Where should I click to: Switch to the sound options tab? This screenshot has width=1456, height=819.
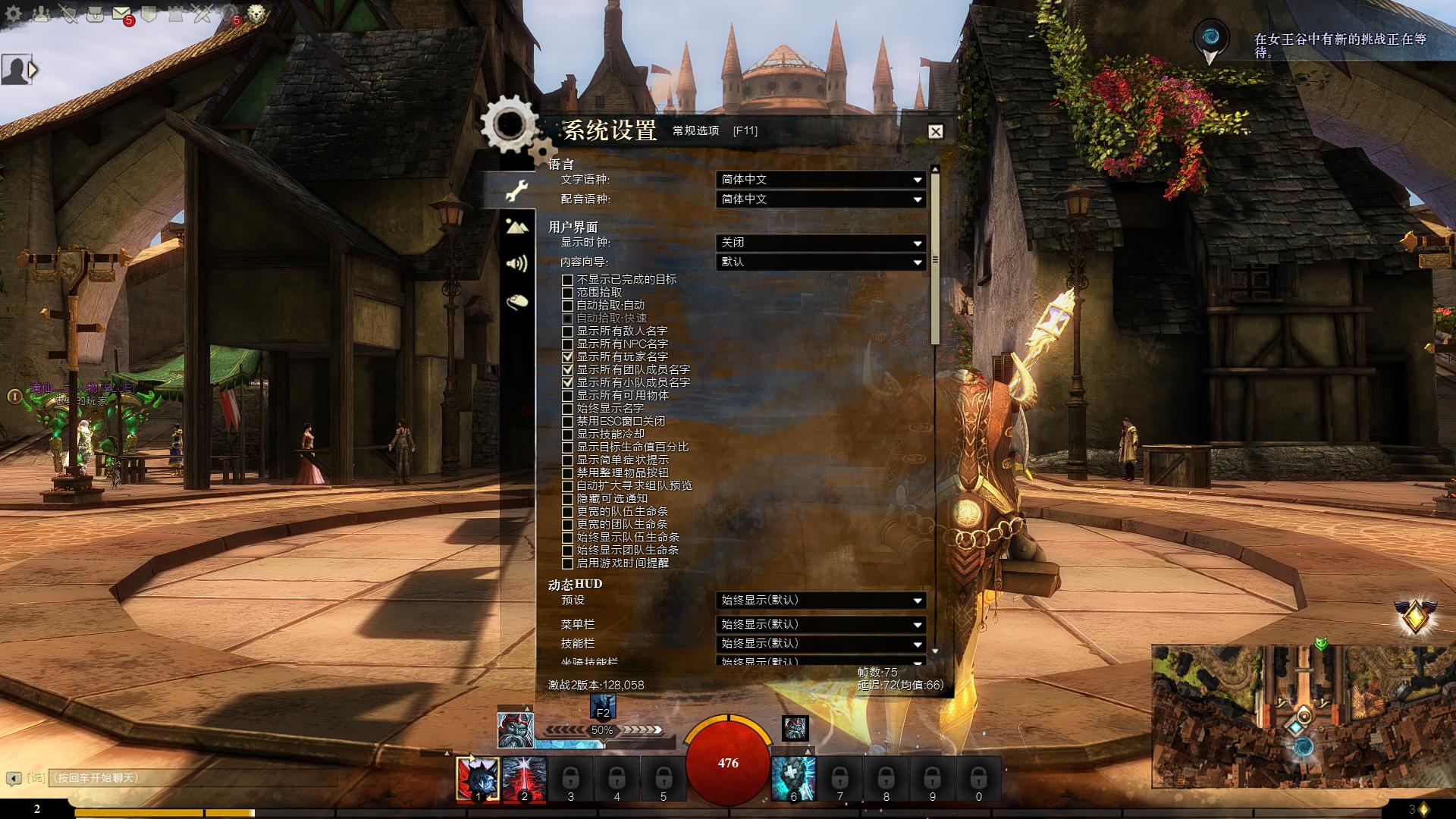[517, 263]
